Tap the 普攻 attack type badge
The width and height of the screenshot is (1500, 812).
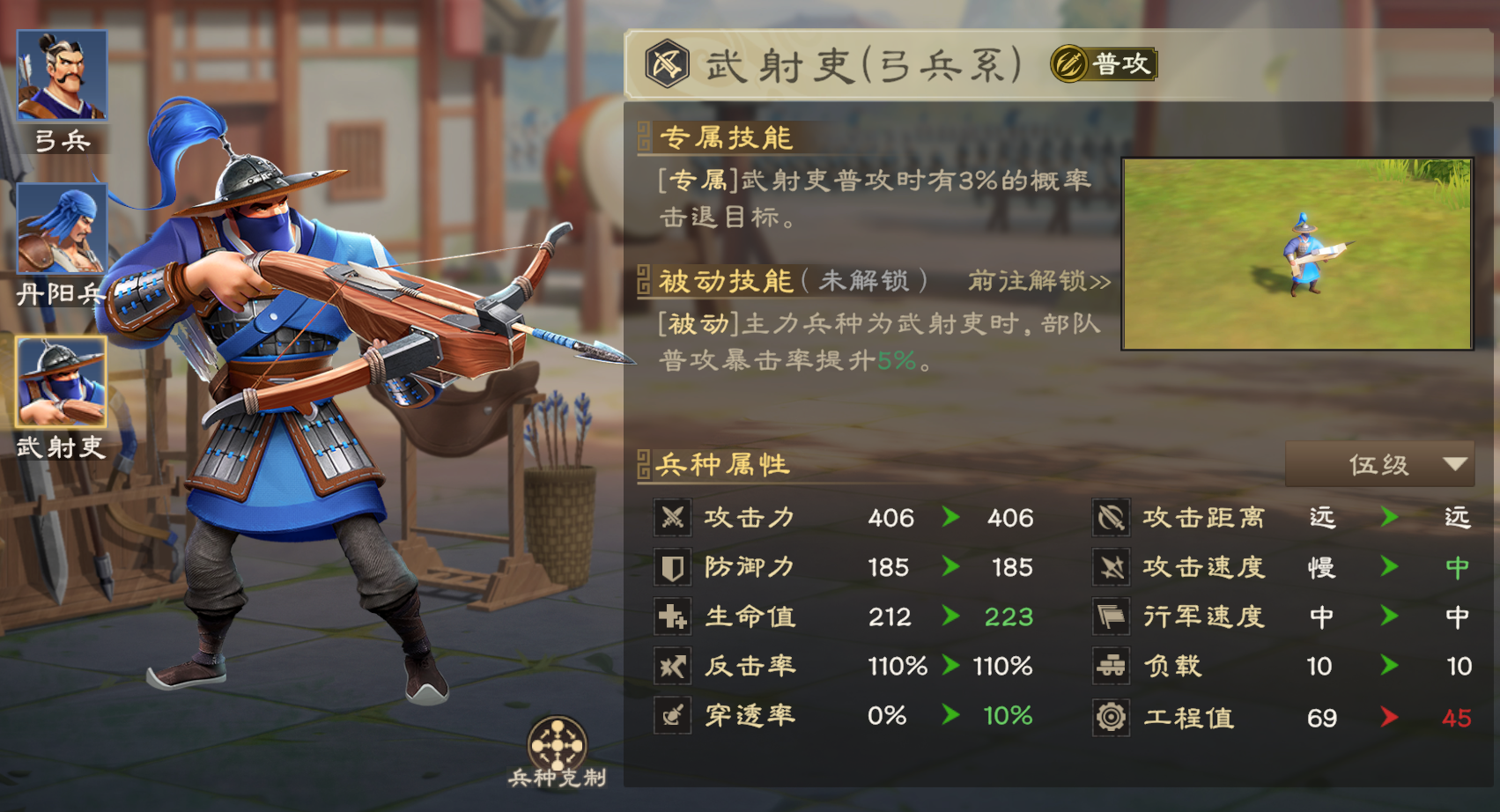coord(1104,64)
